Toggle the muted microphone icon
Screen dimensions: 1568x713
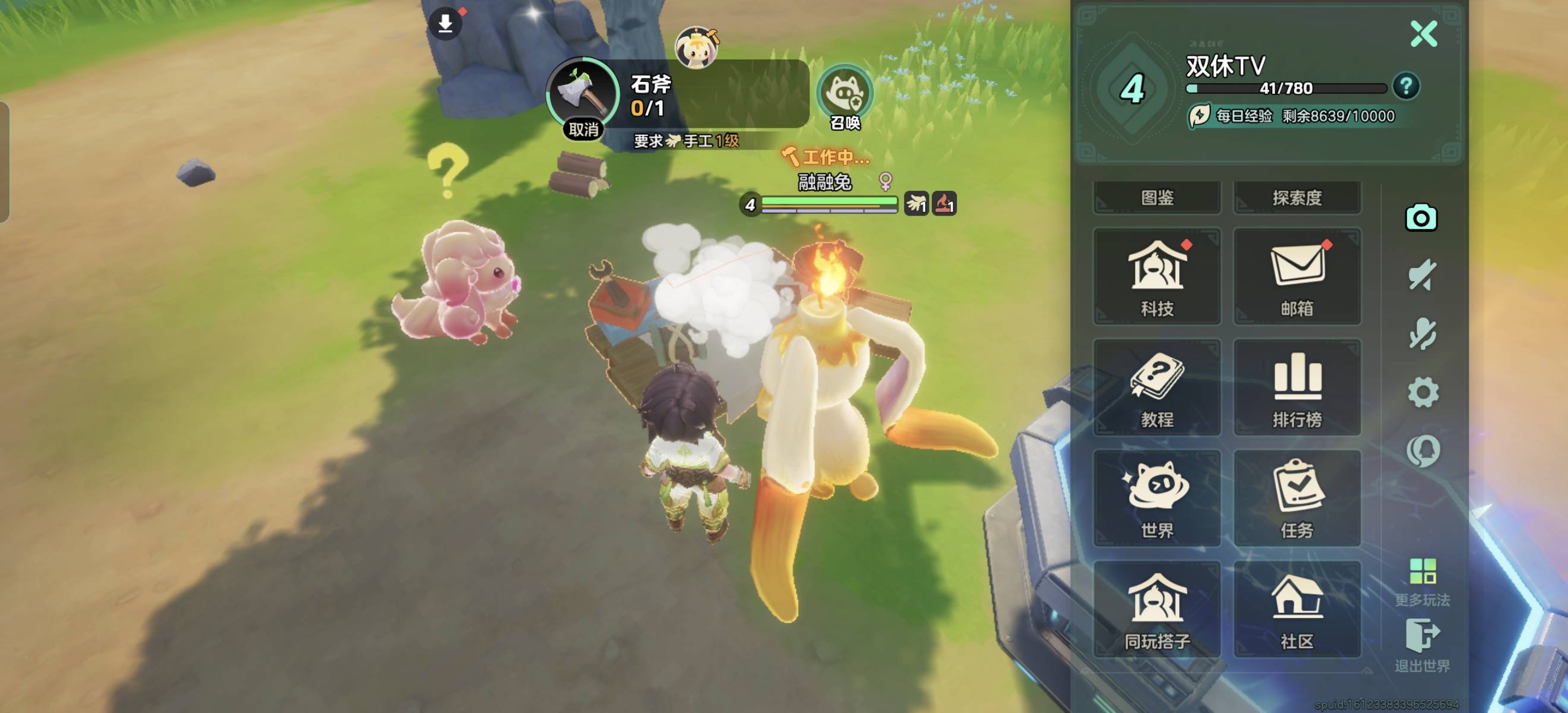pyautogui.click(x=1422, y=334)
